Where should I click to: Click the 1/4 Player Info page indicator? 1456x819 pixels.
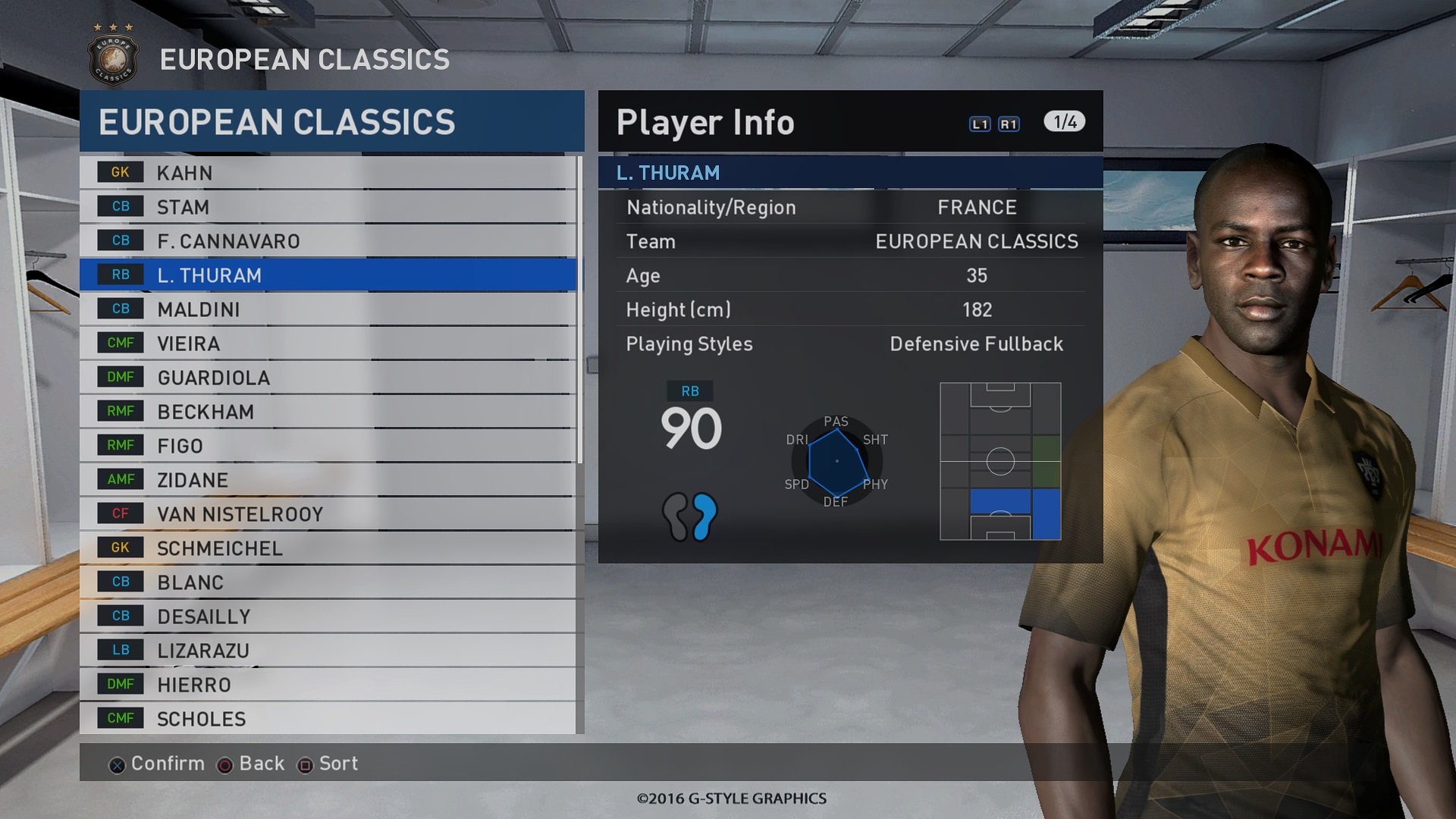point(1065,122)
